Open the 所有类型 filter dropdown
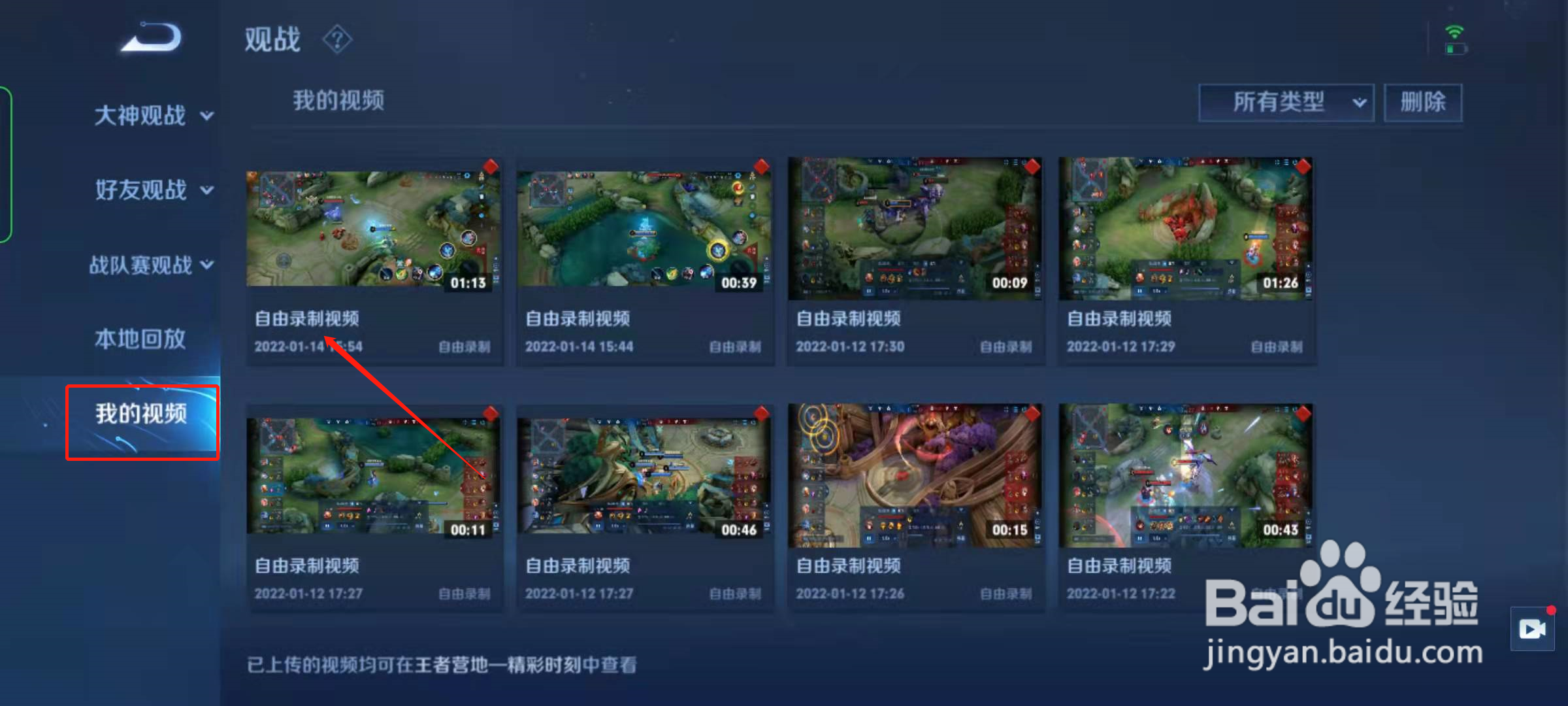The width and height of the screenshot is (1568, 706). 1285,102
